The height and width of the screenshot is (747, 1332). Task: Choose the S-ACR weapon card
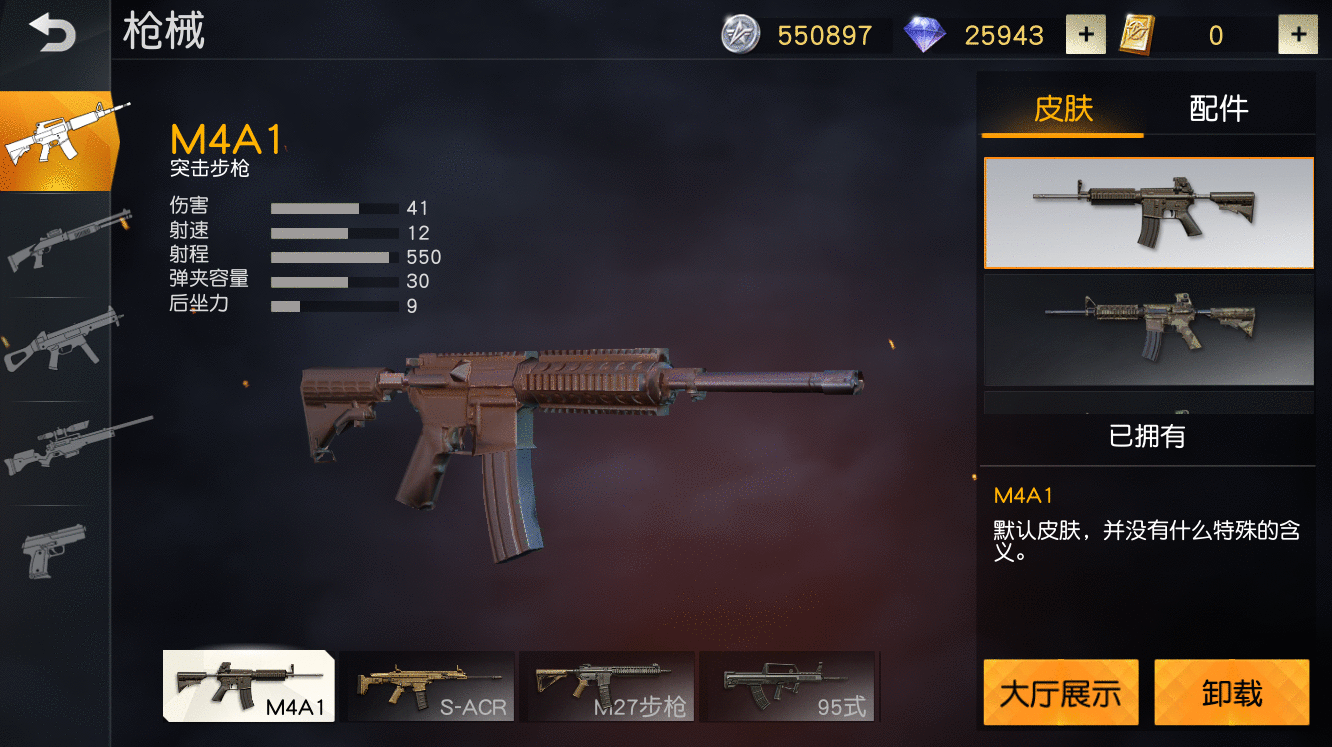coord(427,686)
